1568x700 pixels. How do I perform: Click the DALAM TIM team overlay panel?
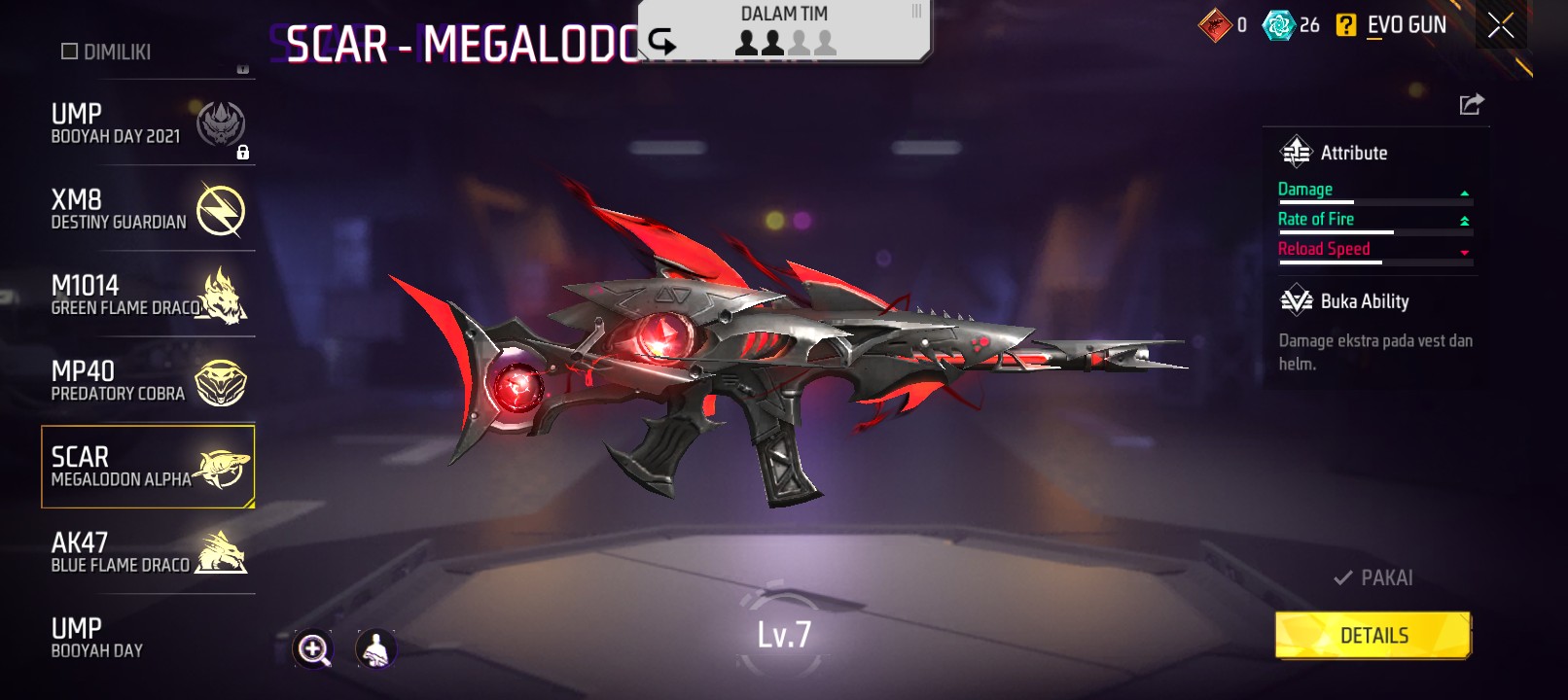[x=784, y=30]
